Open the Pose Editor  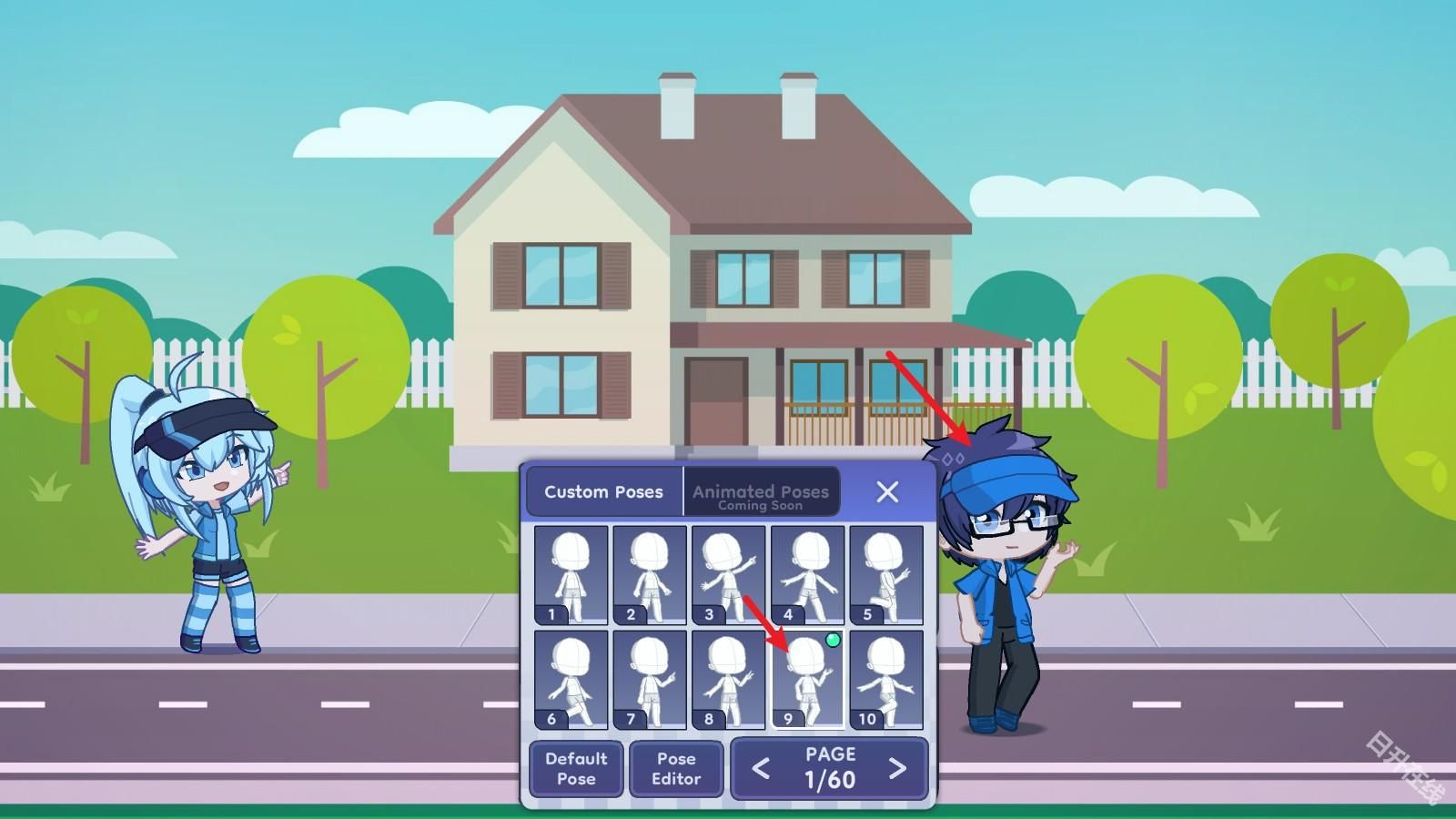point(676,769)
